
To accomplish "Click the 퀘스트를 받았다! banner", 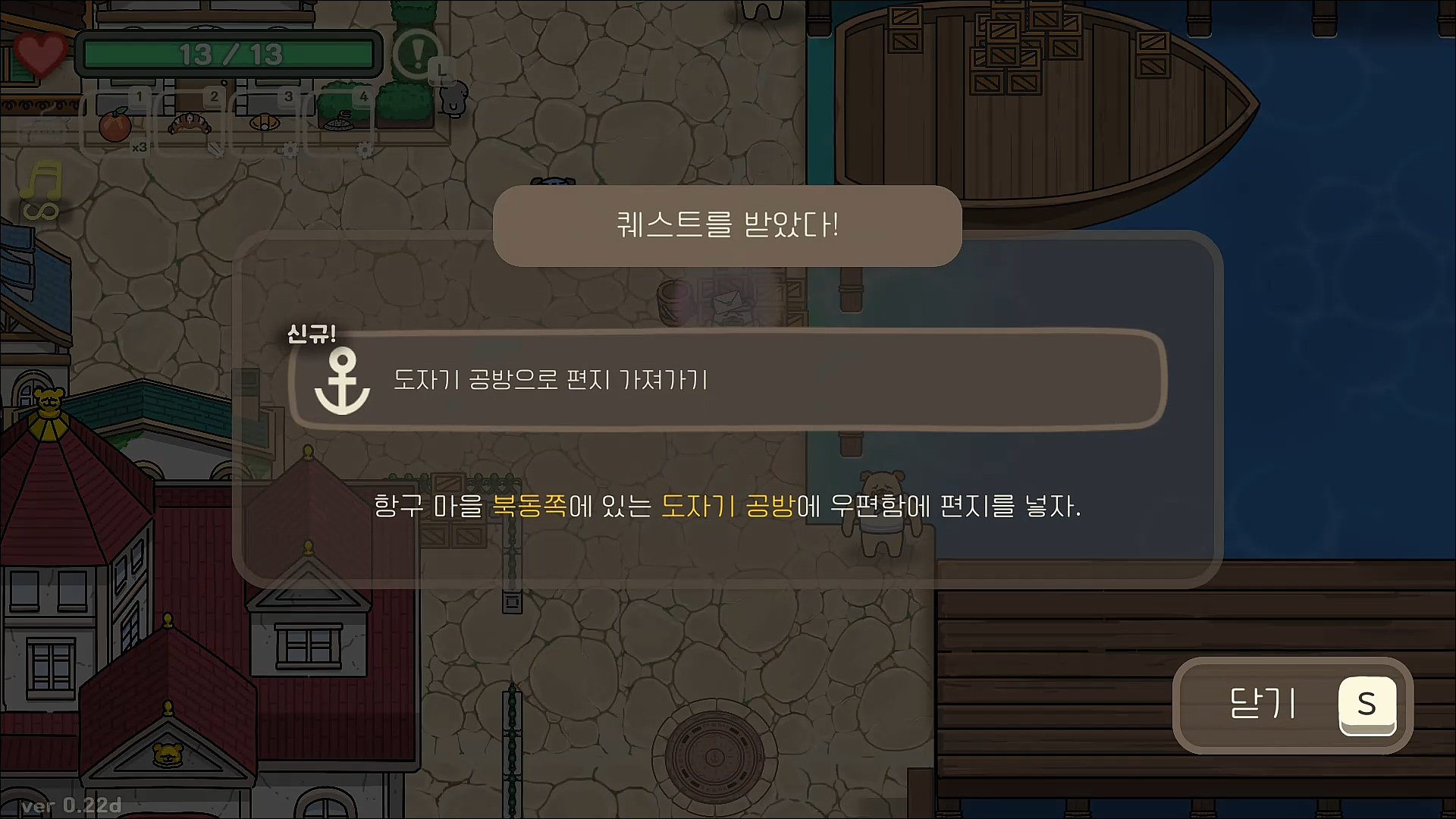I will pos(726,224).
